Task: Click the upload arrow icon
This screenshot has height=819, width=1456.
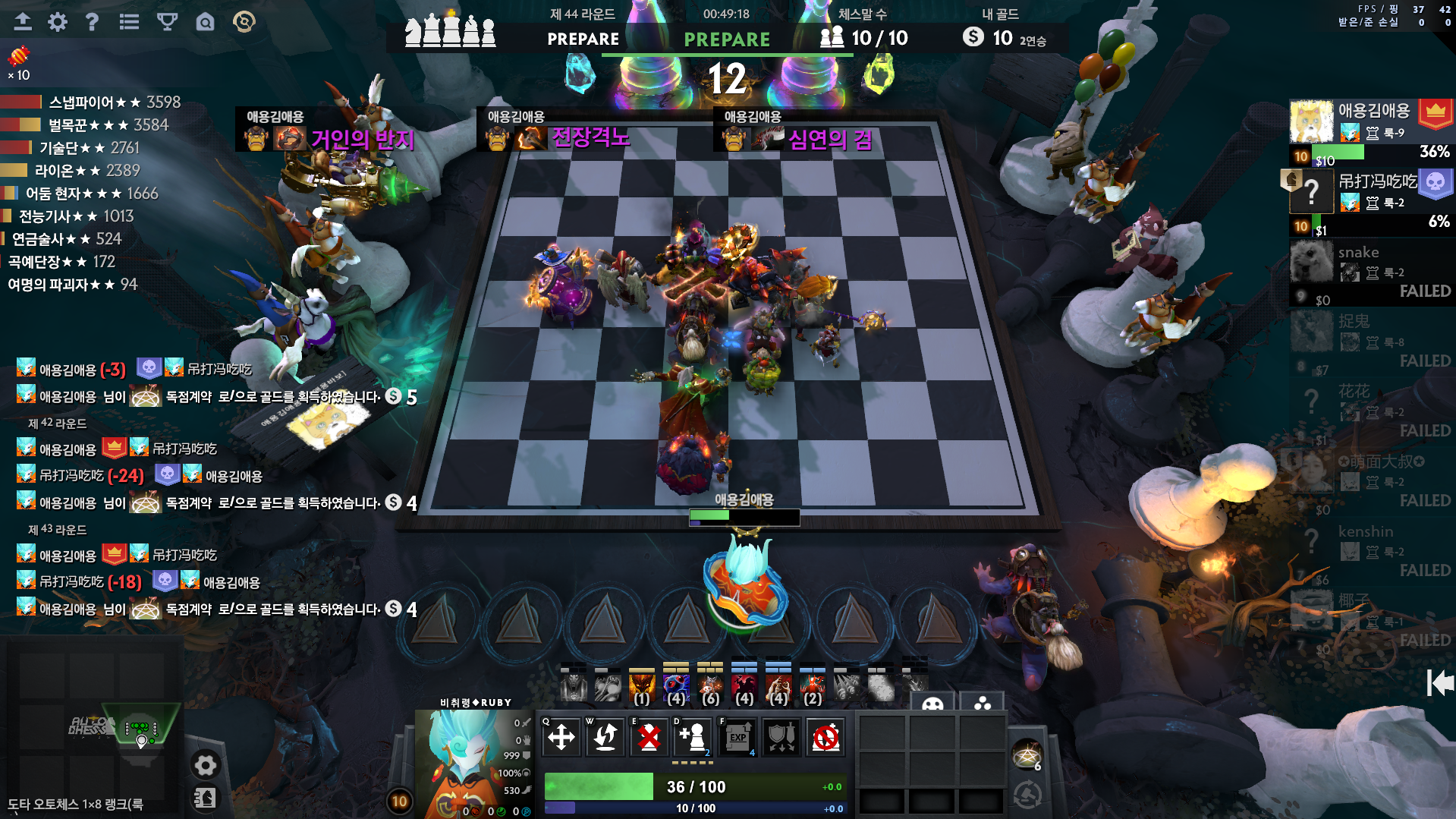Action: 23,22
